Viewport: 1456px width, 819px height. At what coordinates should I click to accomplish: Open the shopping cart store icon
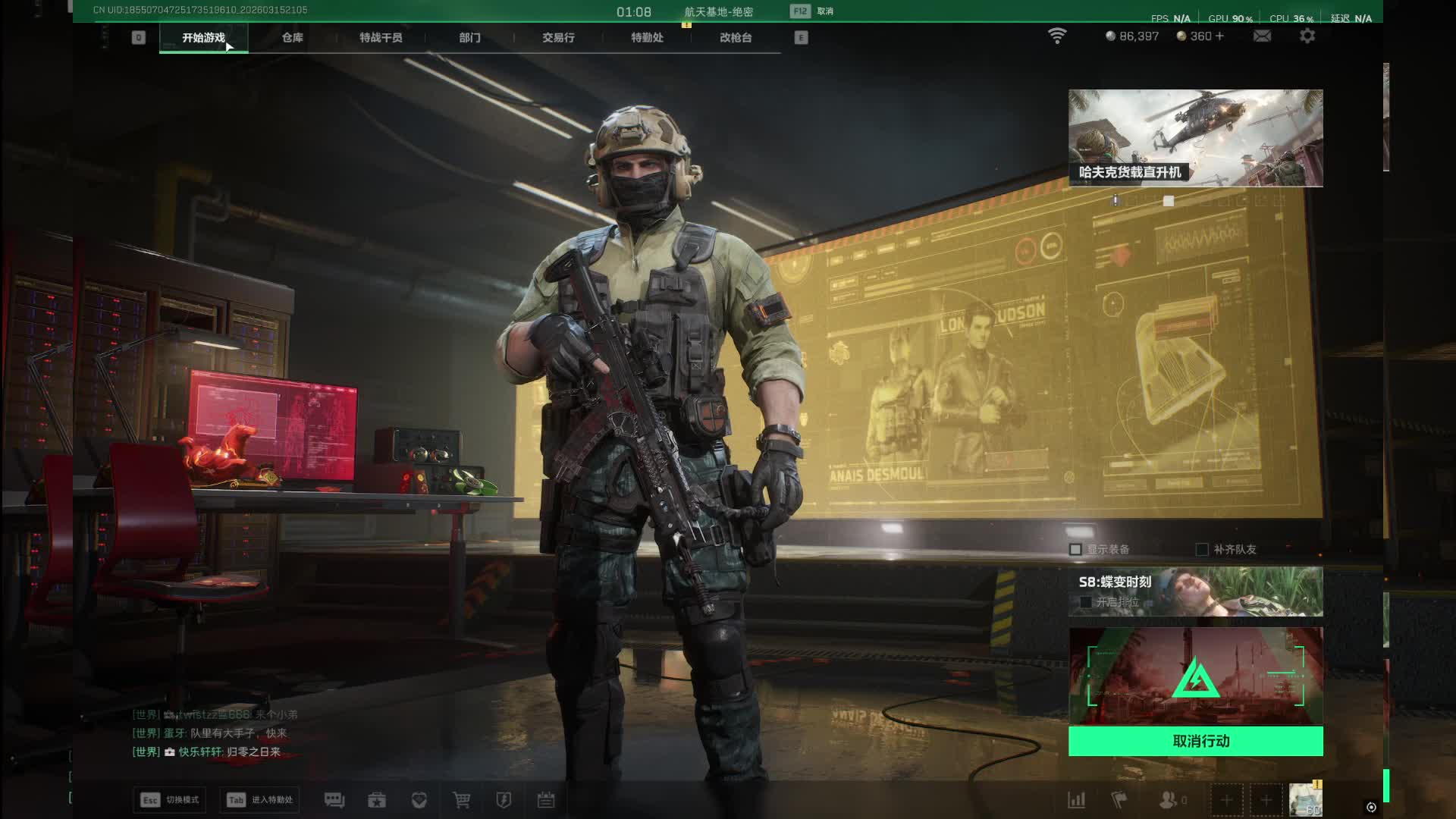461,800
